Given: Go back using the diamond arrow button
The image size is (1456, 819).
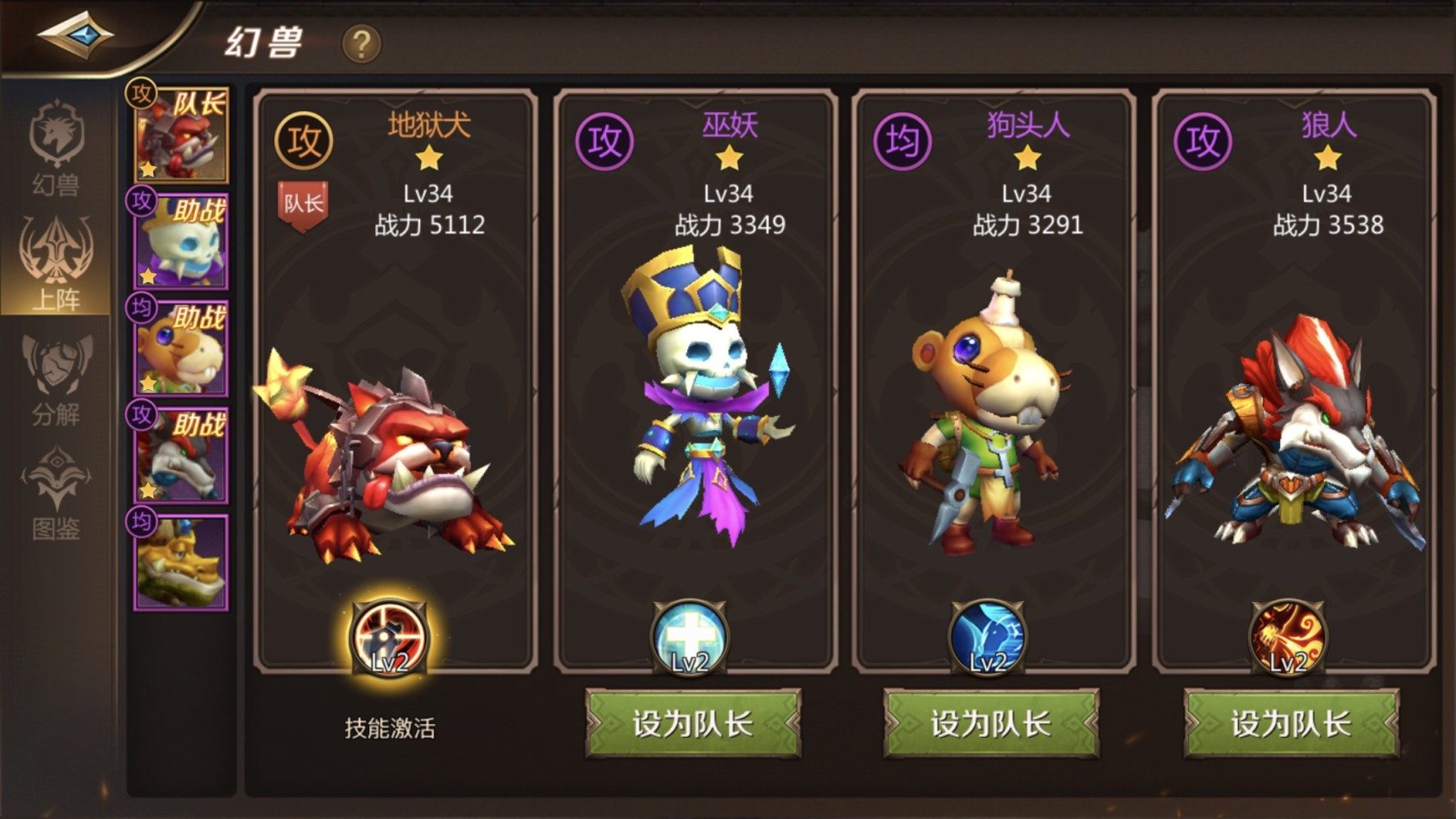Looking at the screenshot, I should [x=75, y=35].
